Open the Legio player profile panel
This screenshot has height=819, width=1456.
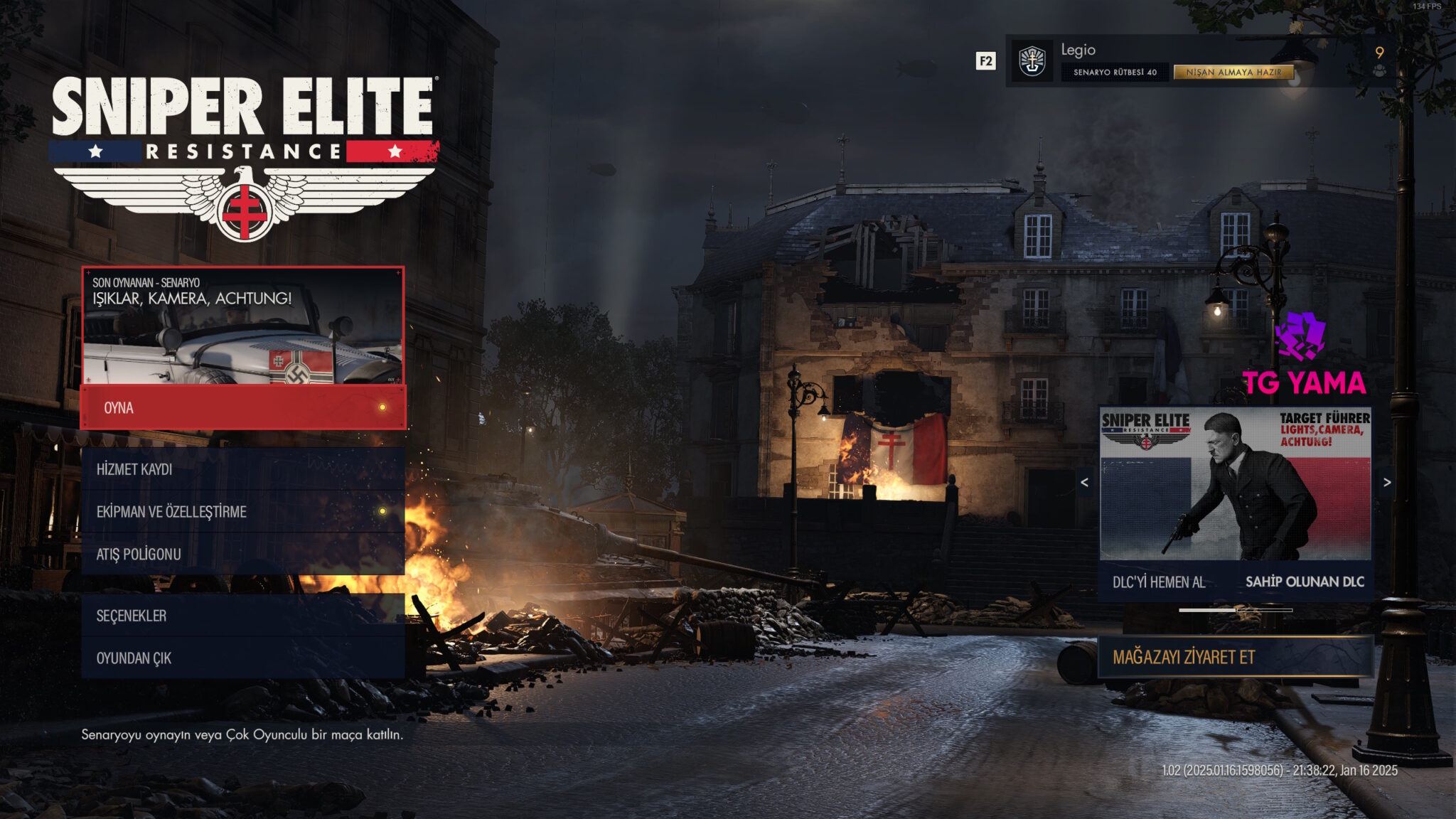point(1137,50)
